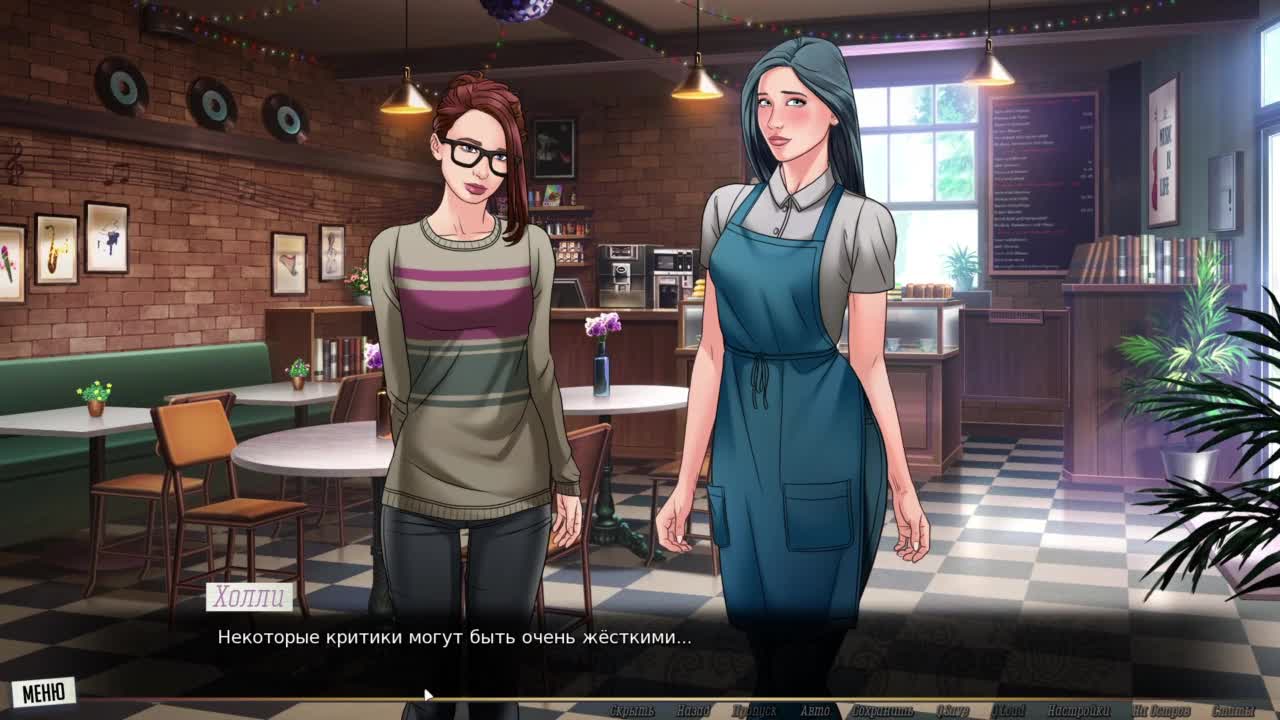Go back with Назад
Image resolution: width=1280 pixels, height=720 pixels.
692,711
